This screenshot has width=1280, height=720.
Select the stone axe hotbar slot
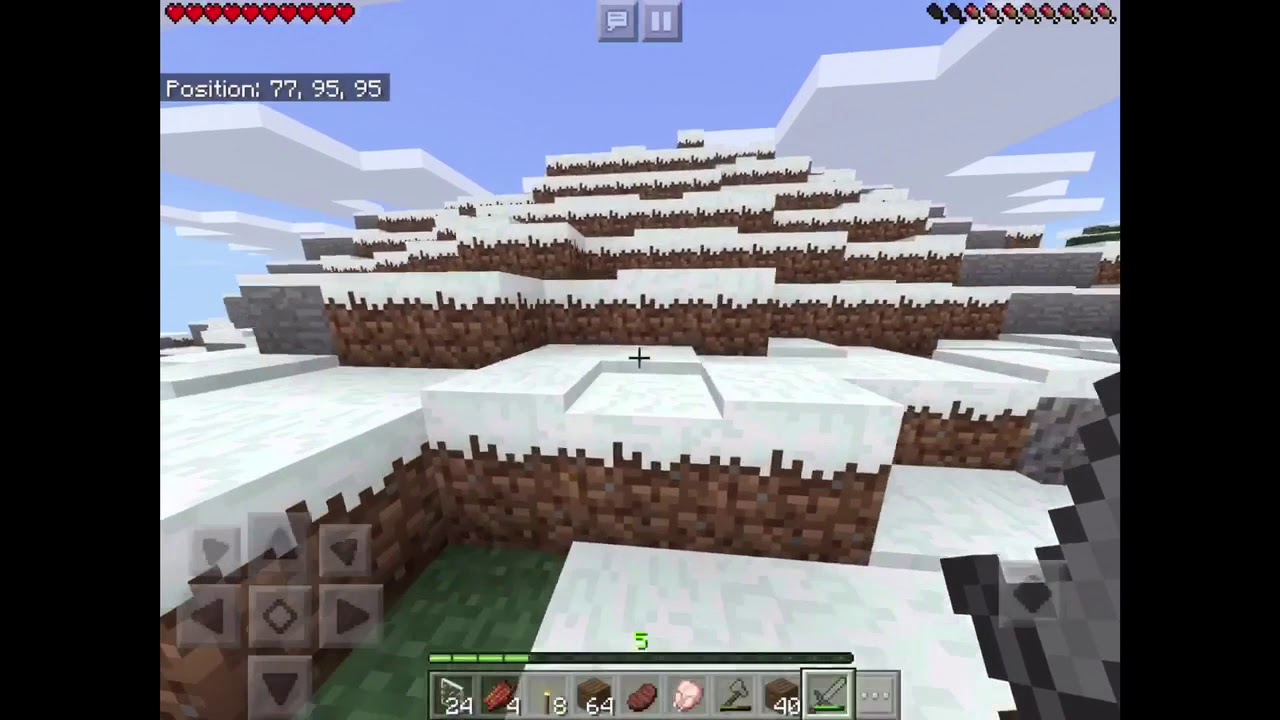732,692
